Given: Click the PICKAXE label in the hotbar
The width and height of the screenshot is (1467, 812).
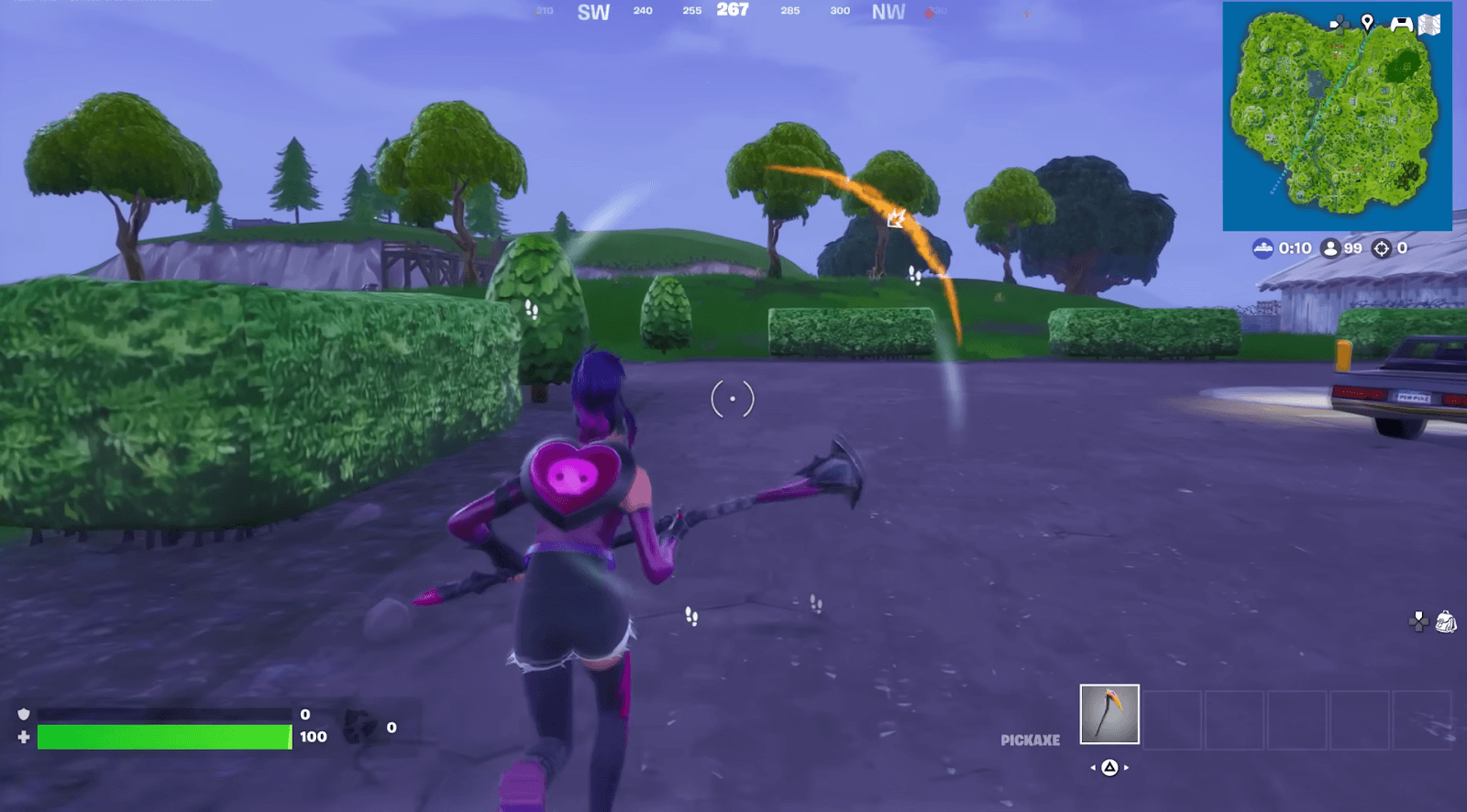Looking at the screenshot, I should [x=1031, y=740].
